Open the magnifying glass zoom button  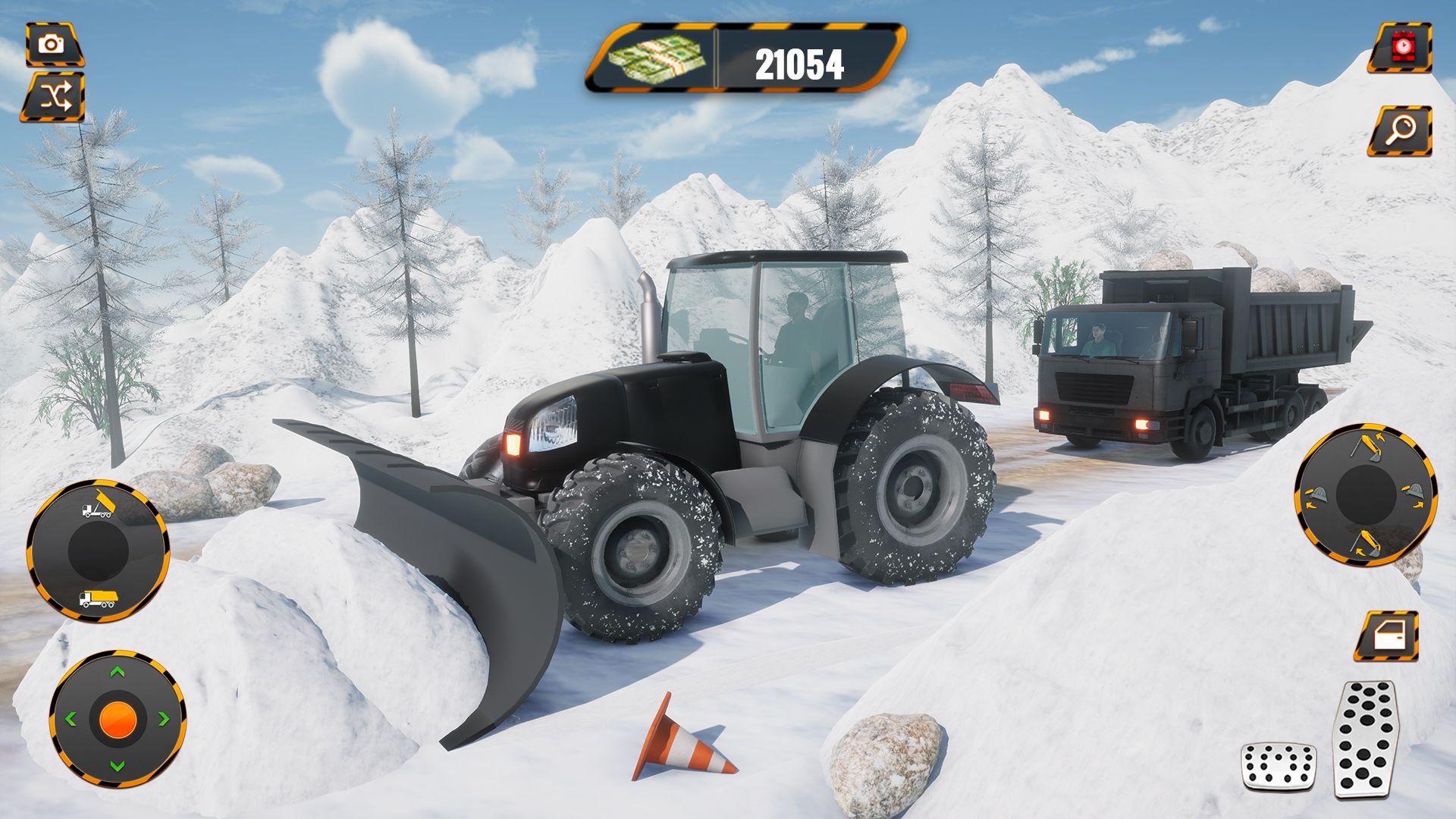(1401, 131)
